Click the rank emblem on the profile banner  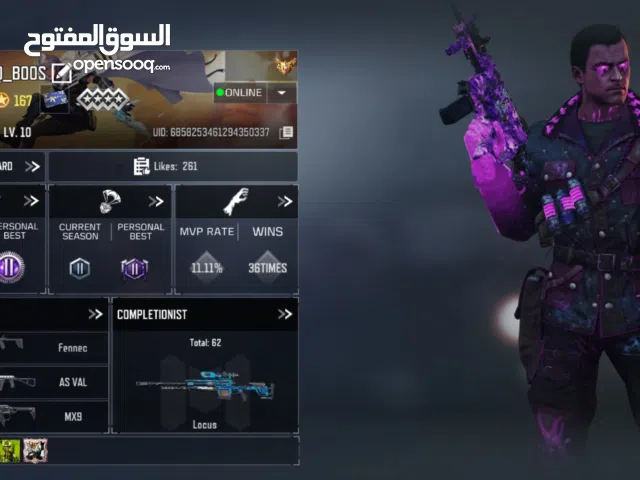click(x=286, y=66)
